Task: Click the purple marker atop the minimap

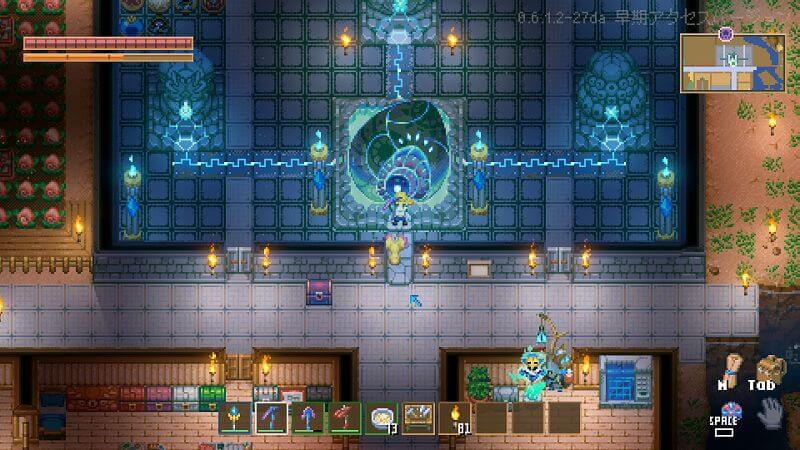Action: (x=726, y=33)
